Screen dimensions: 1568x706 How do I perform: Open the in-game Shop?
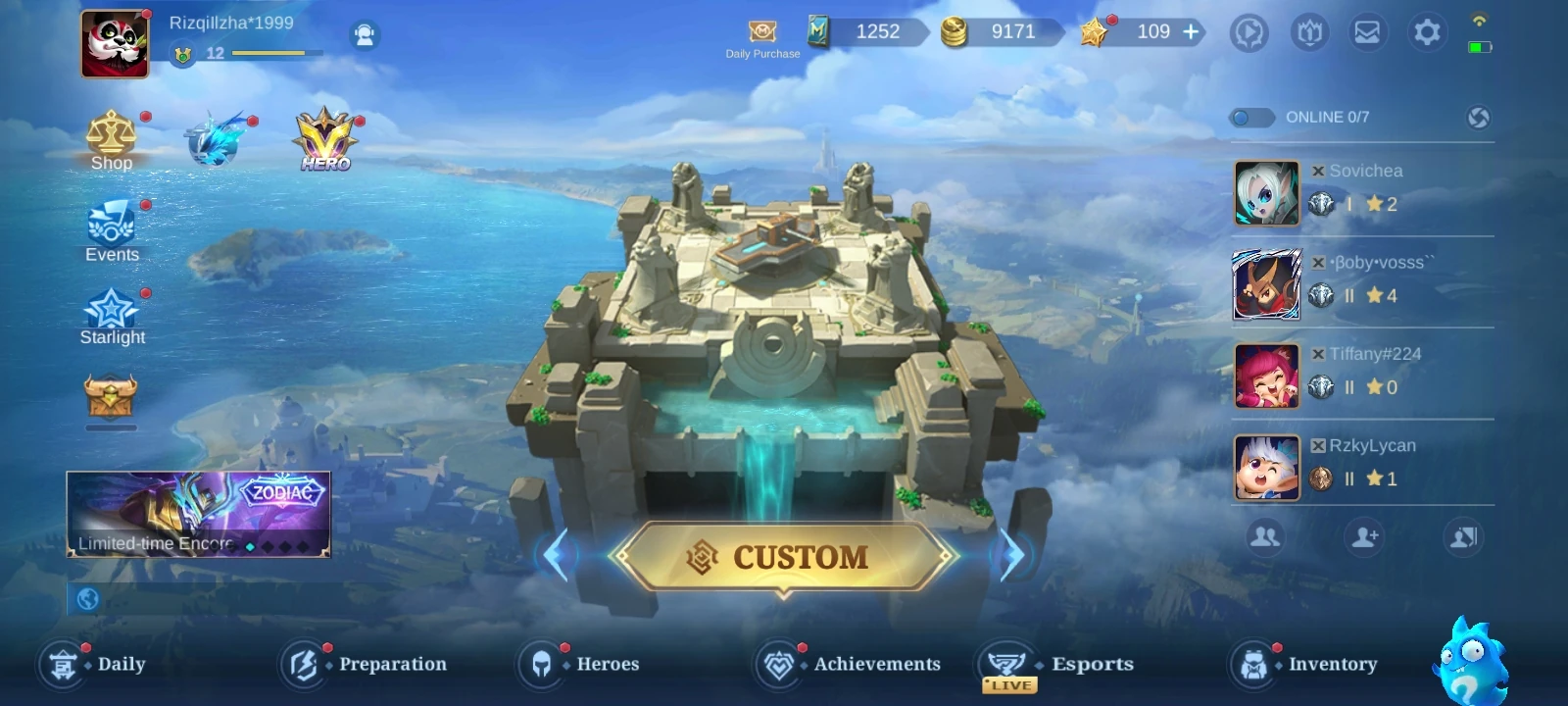(x=111, y=141)
